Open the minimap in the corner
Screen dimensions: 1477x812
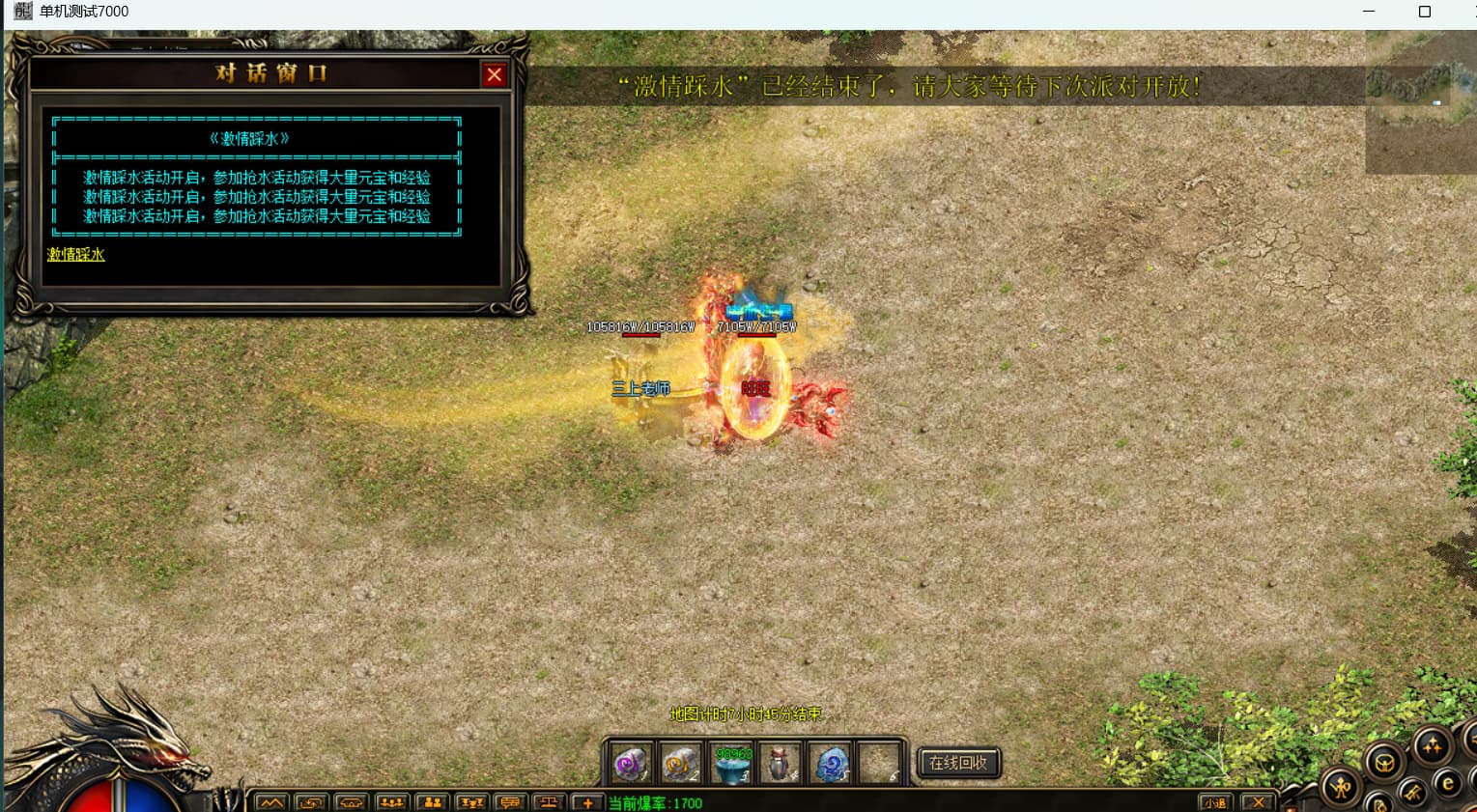tap(1420, 101)
